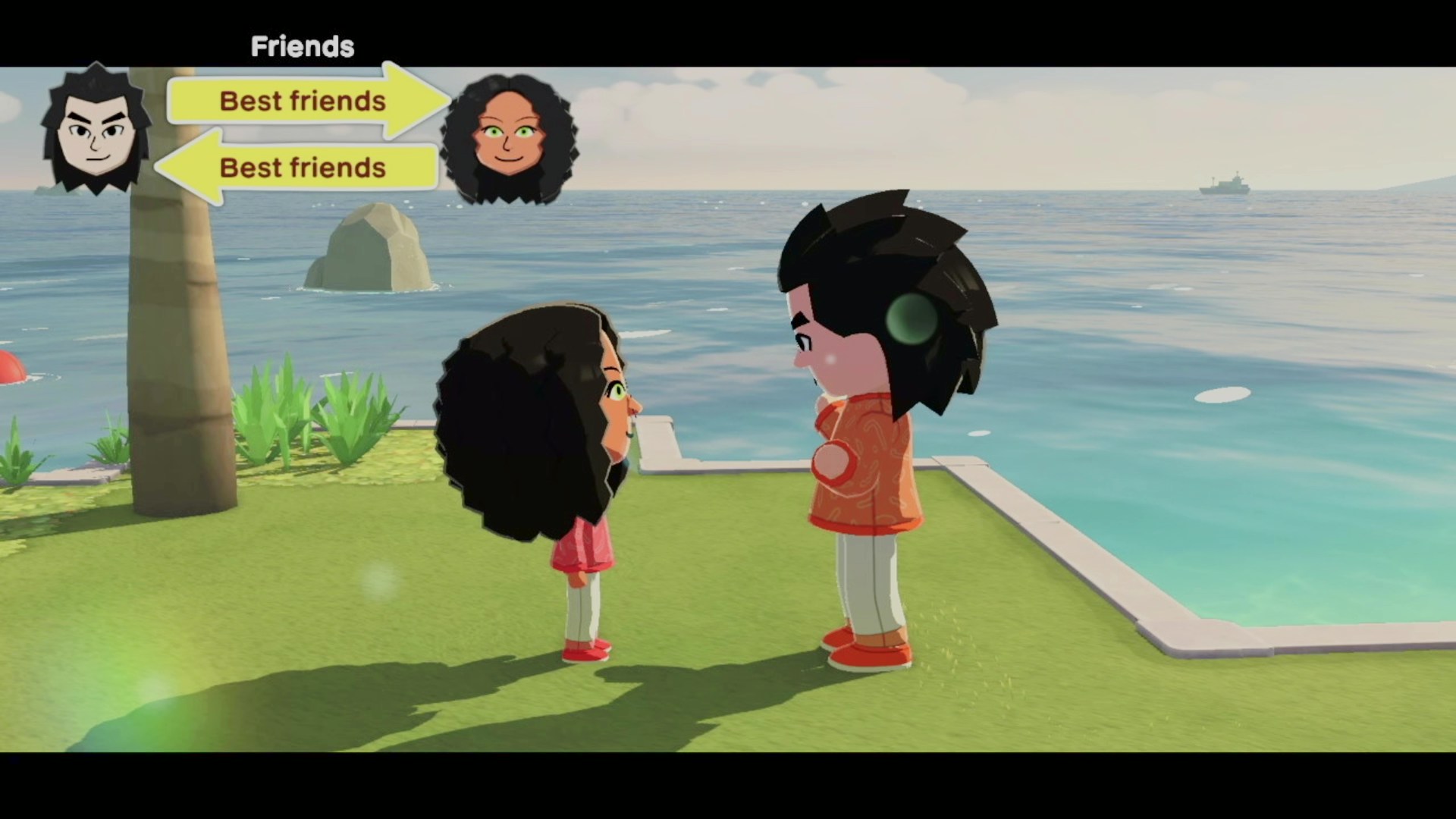Click the right-pointing Best friends arrow
This screenshot has width=1456, height=819.
(303, 101)
